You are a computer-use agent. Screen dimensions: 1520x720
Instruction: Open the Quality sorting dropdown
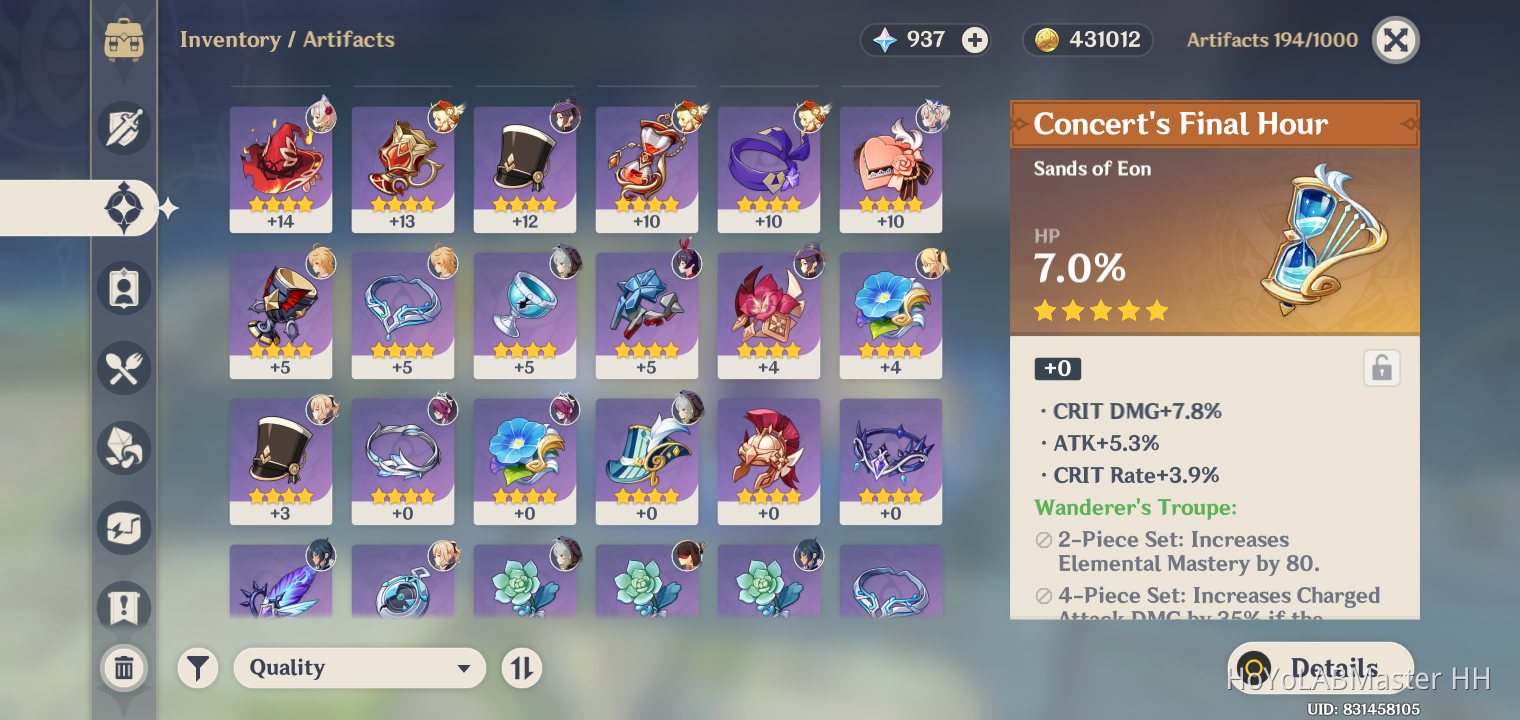pyautogui.click(x=360, y=668)
